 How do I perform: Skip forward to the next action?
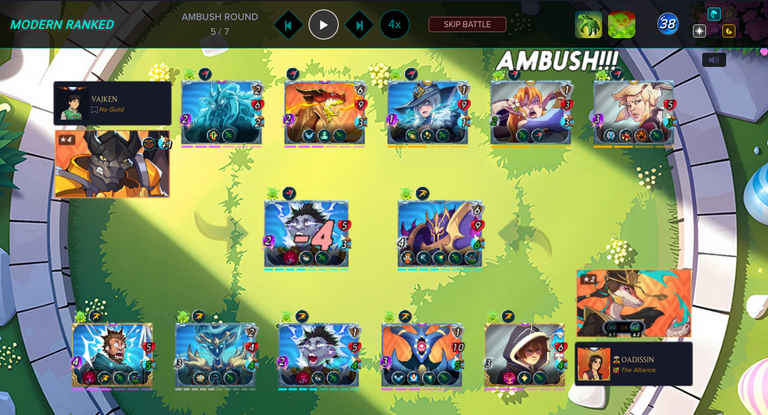[359, 24]
